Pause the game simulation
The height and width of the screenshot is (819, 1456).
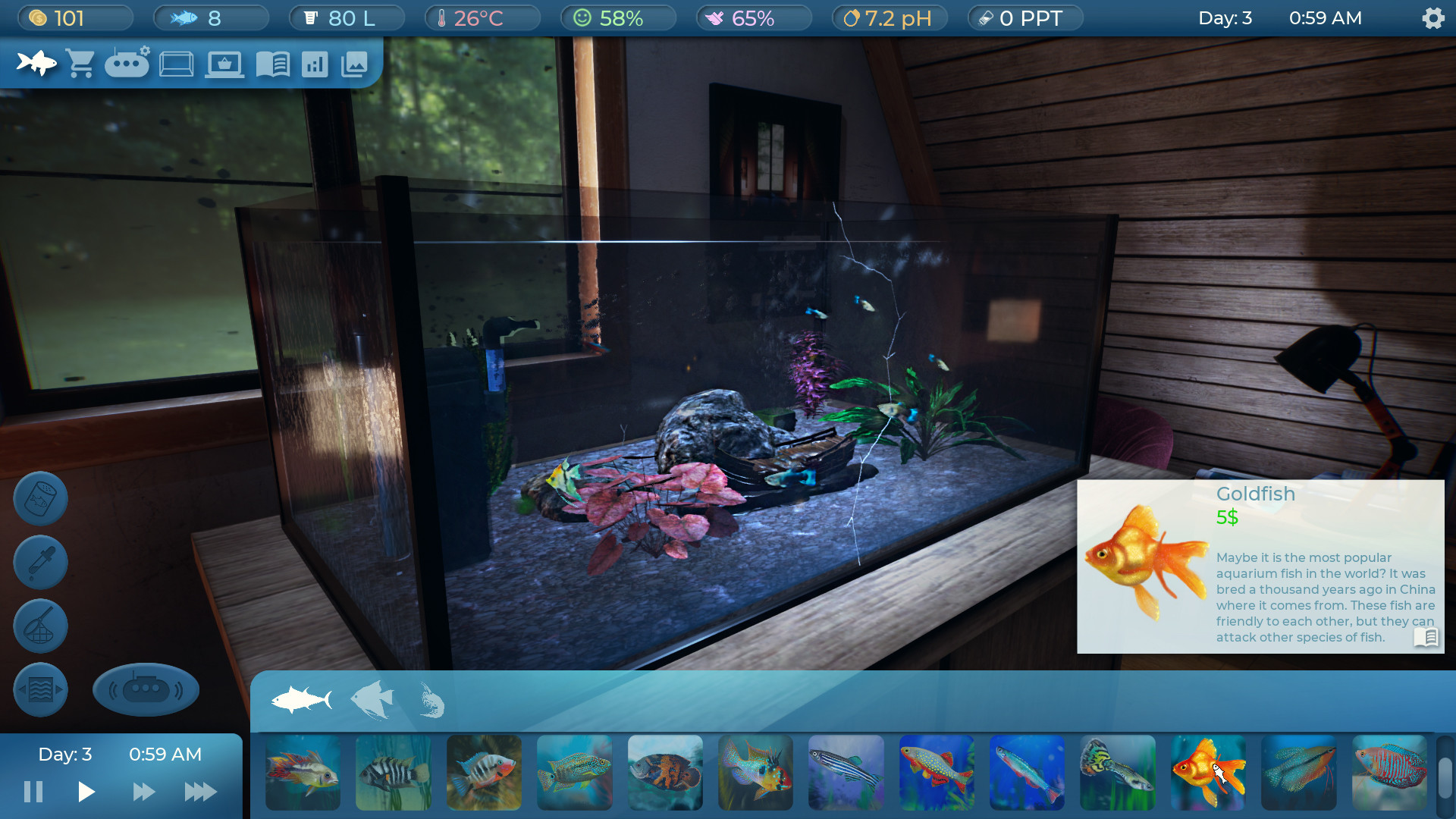(33, 791)
